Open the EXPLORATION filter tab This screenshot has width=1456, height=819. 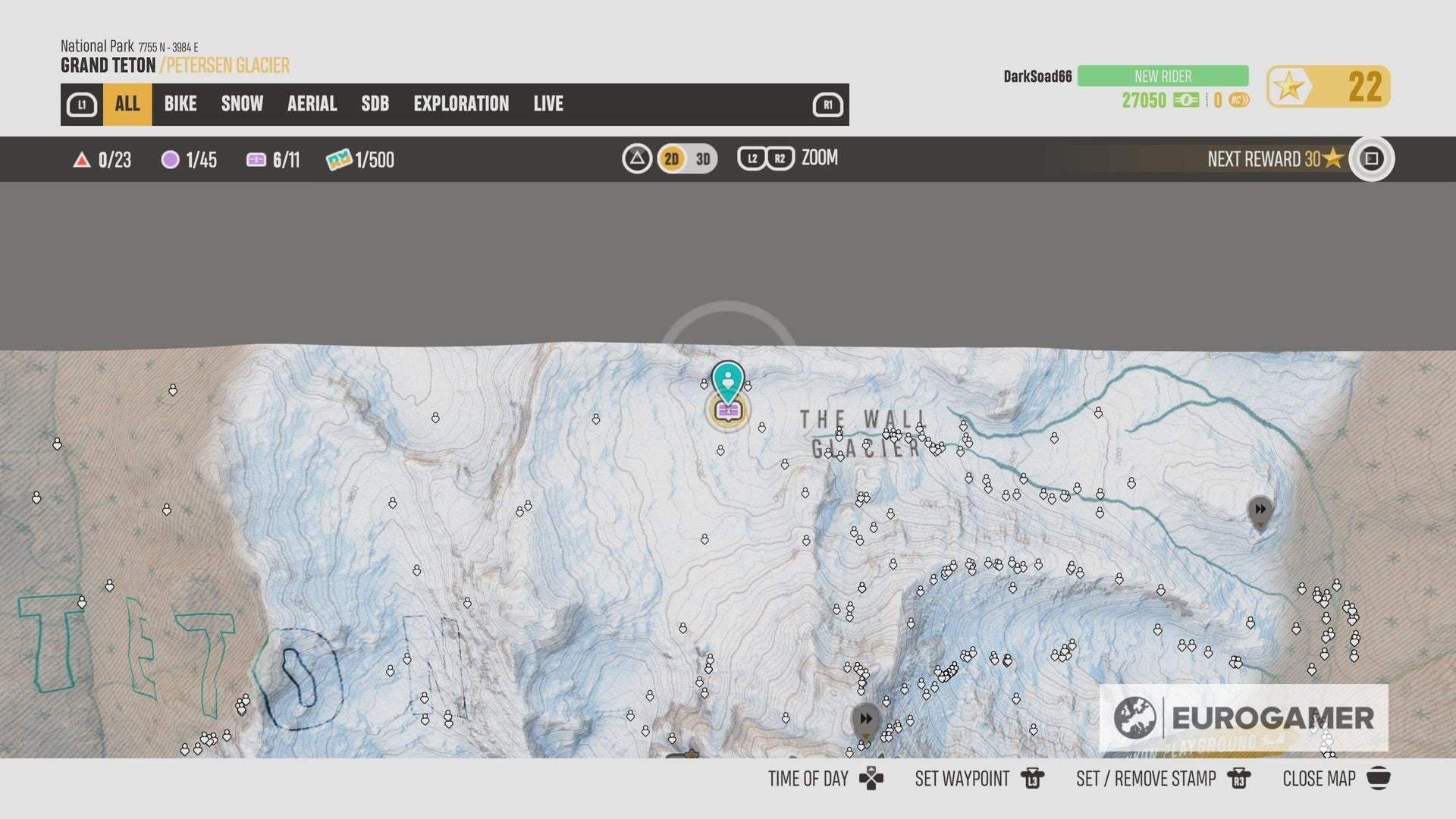pyautogui.click(x=461, y=104)
